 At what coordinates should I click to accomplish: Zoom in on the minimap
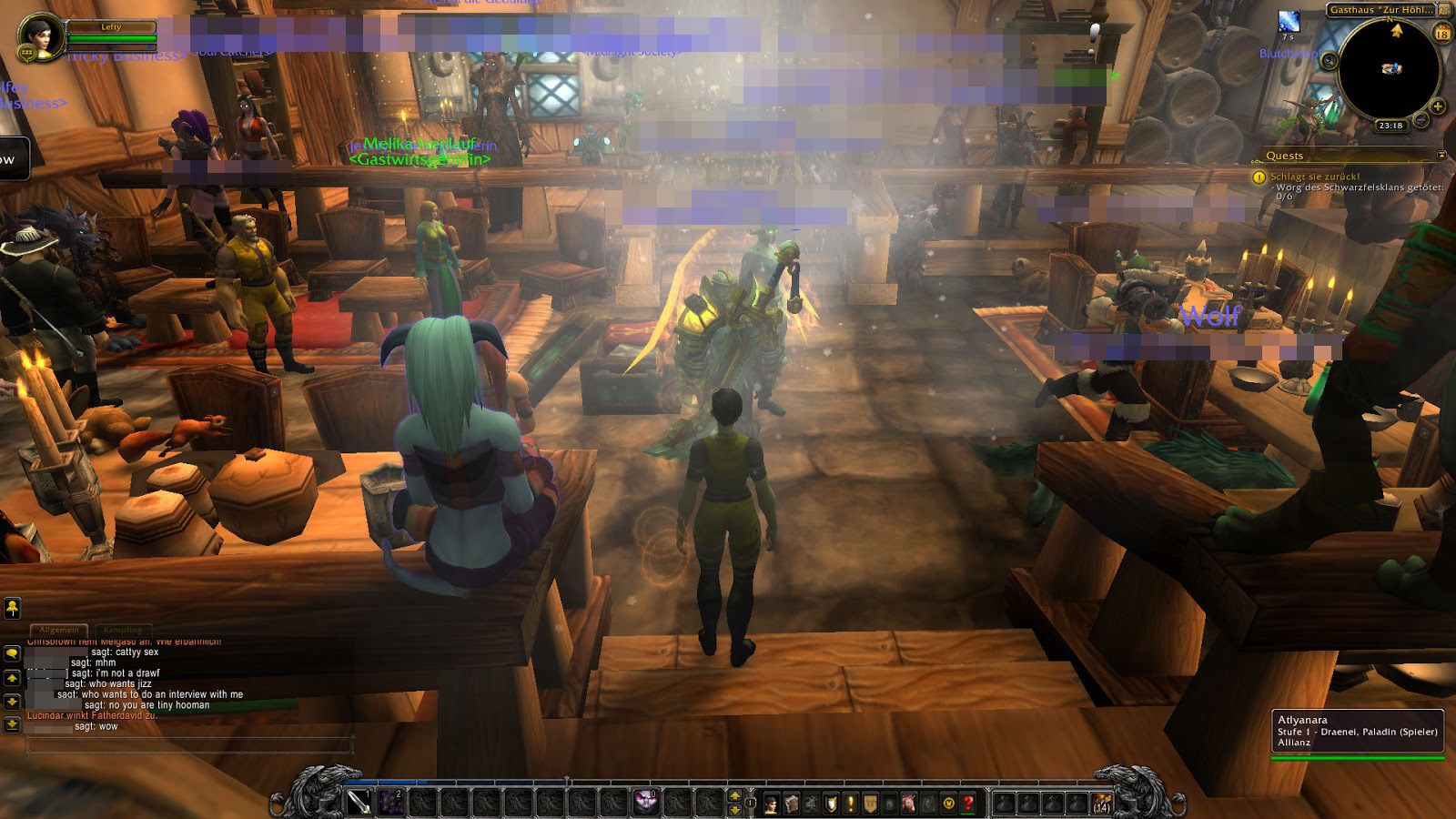(1438, 106)
